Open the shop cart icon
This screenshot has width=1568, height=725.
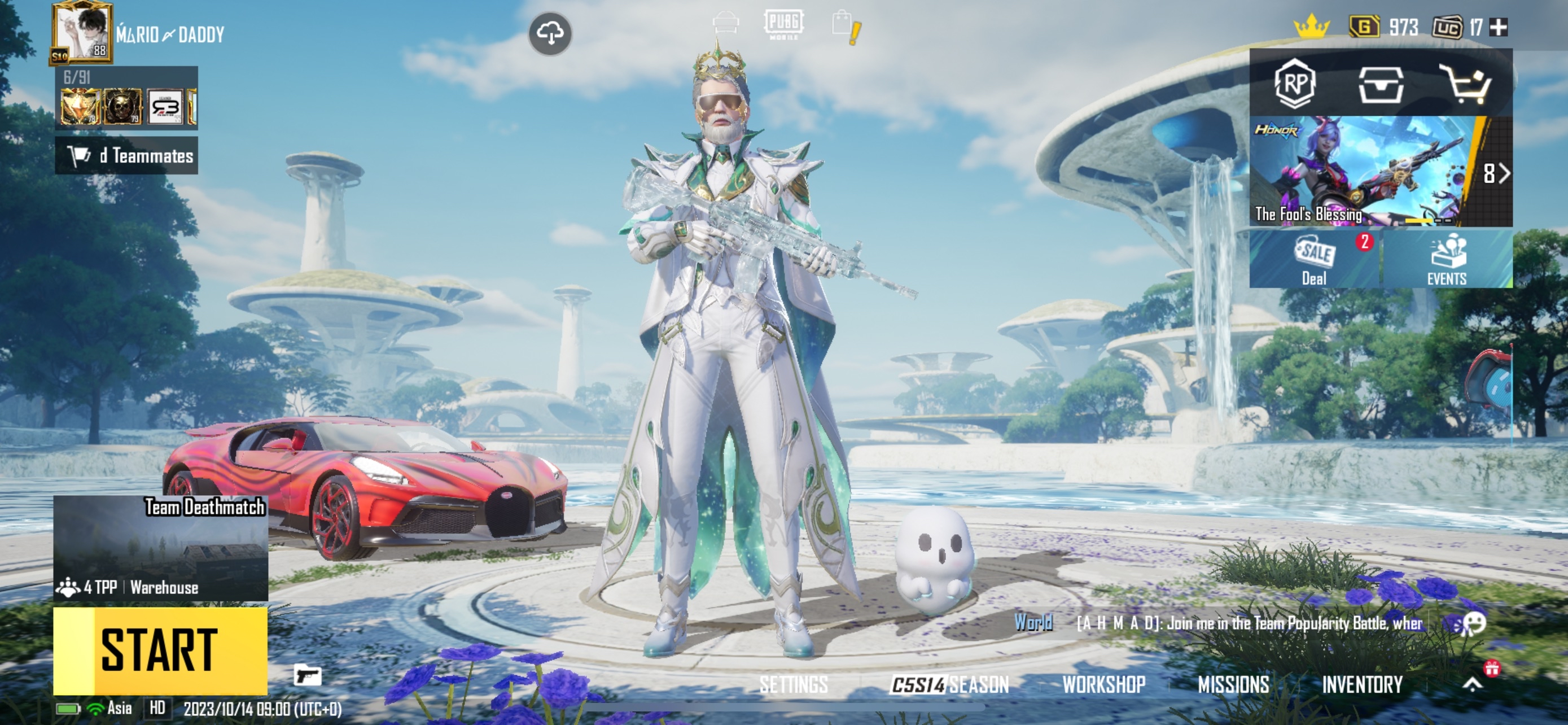[1466, 84]
